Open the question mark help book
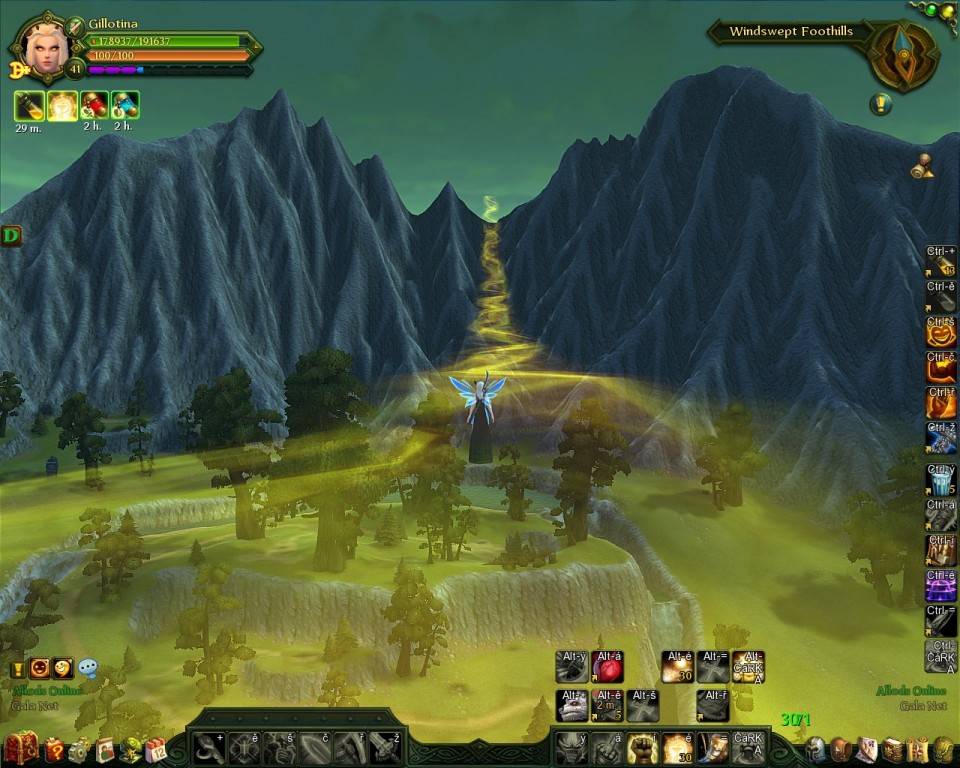This screenshot has height=768, width=960. tap(54, 748)
